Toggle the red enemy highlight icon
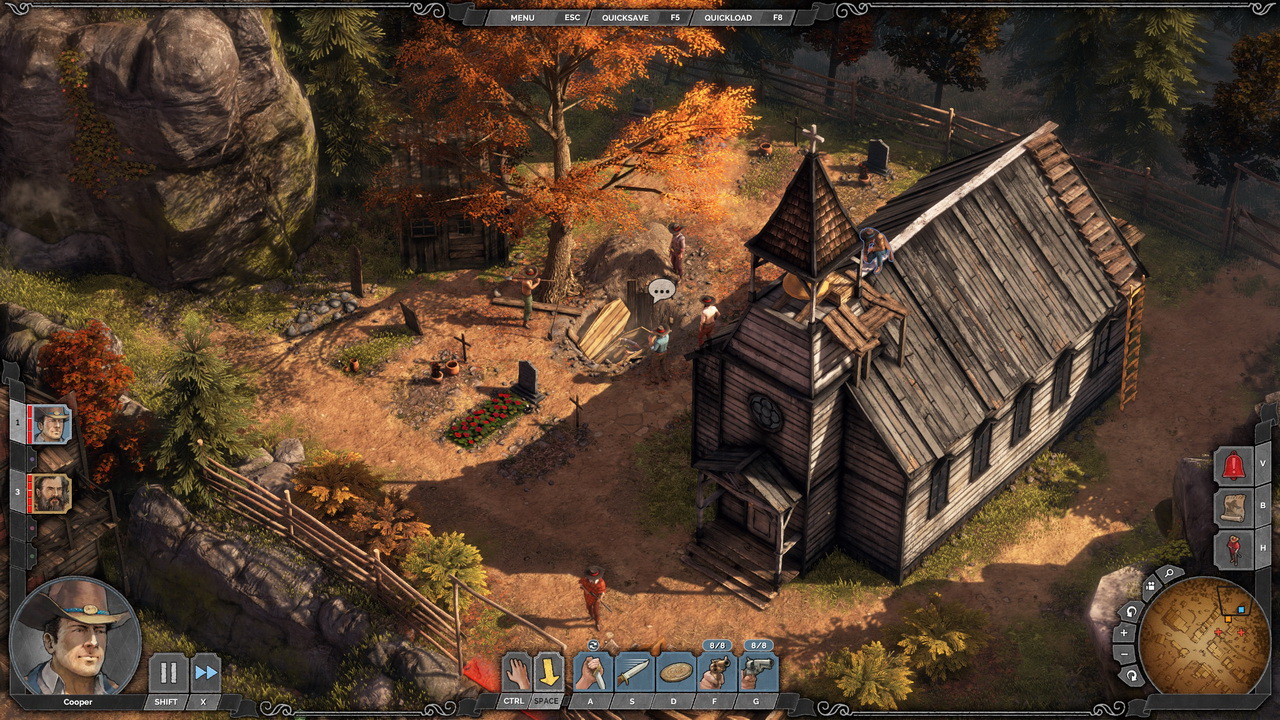This screenshot has width=1280, height=720. click(x=1233, y=550)
